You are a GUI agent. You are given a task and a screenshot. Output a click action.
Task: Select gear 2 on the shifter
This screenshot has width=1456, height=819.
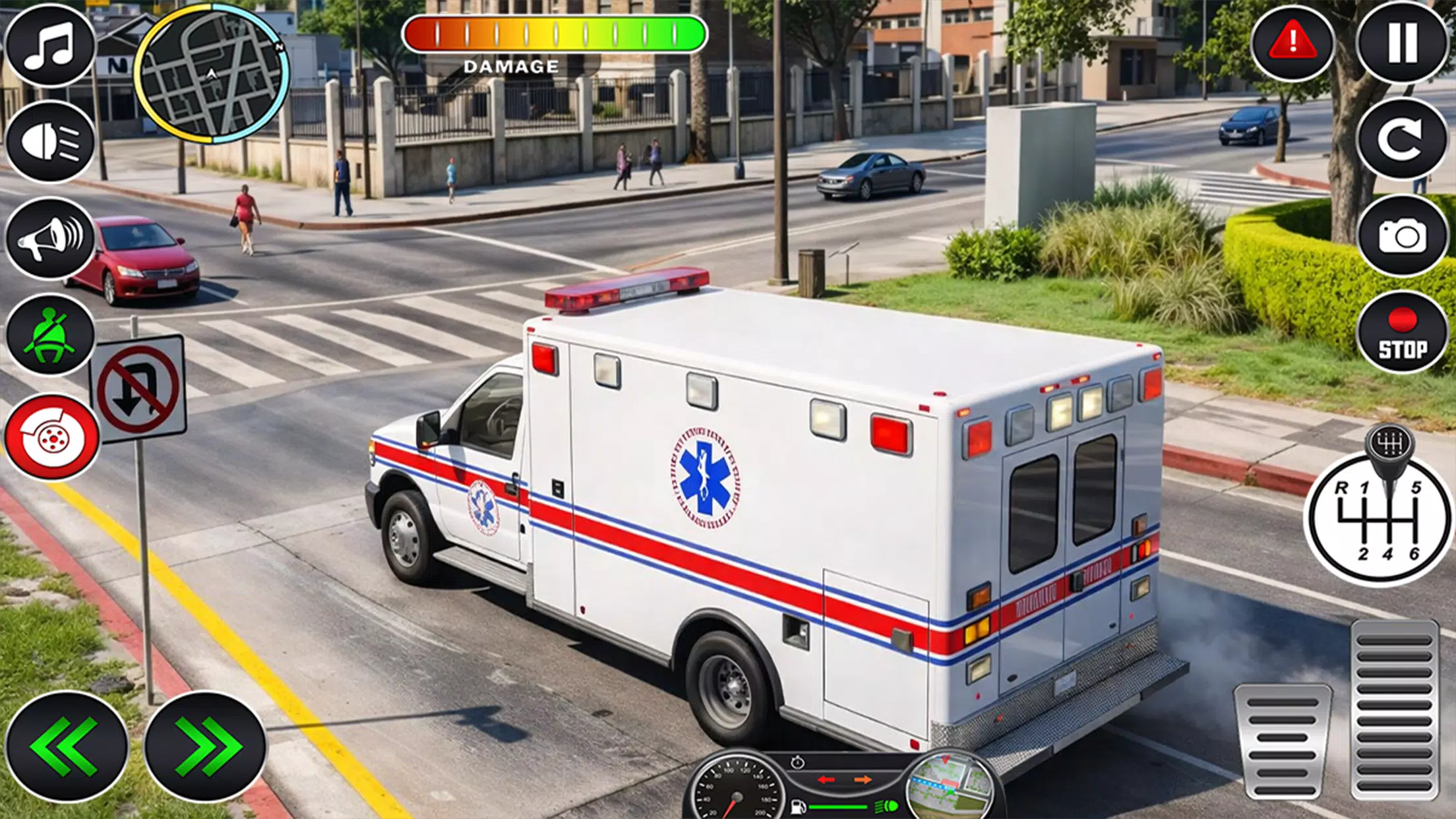(x=1364, y=555)
